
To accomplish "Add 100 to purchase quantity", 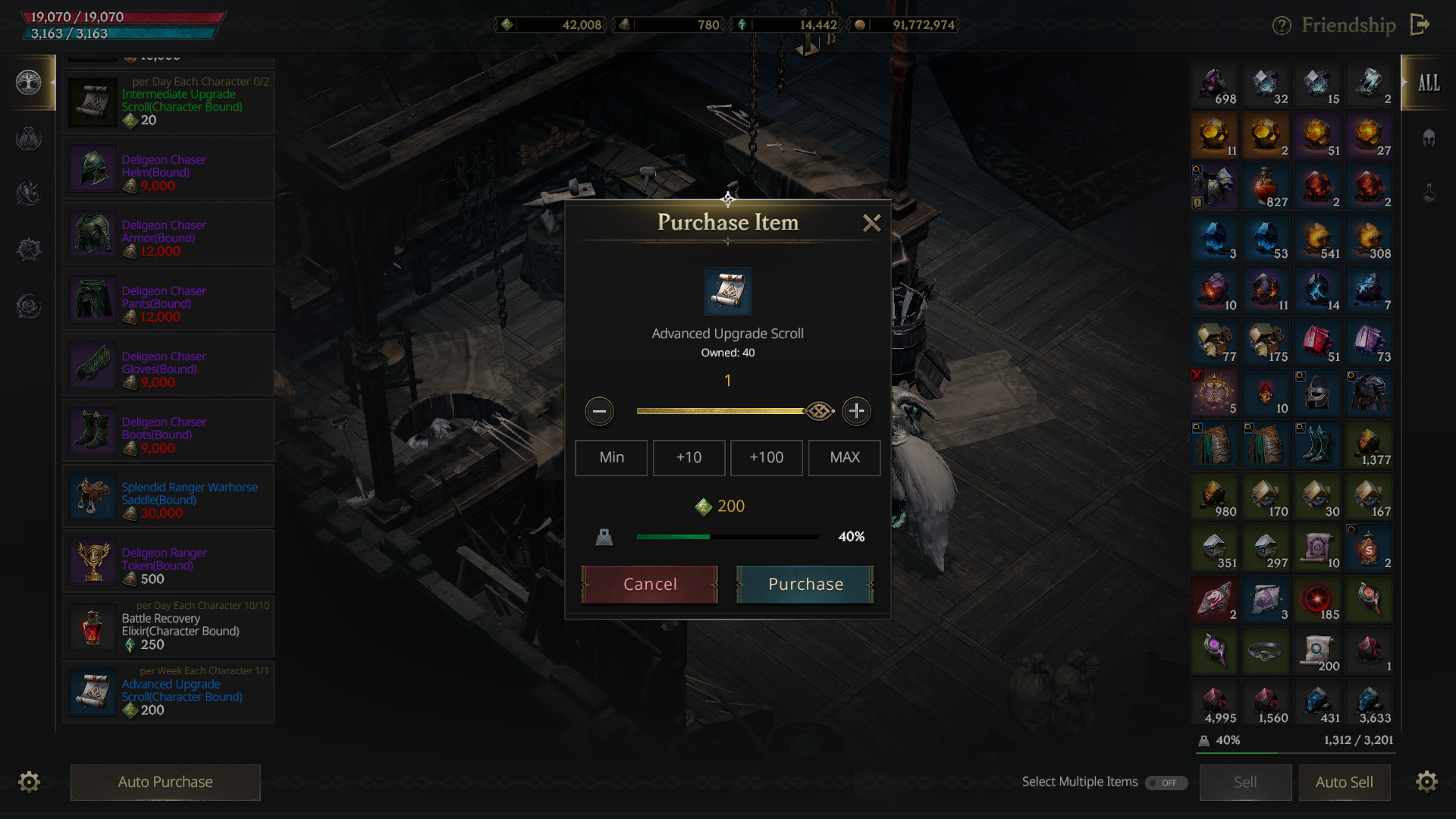I will pos(766,457).
